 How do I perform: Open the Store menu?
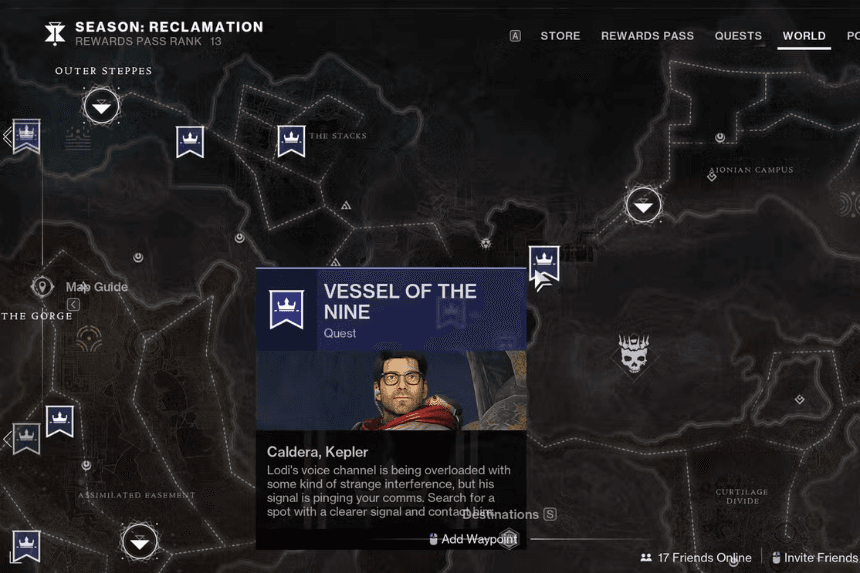tap(560, 36)
